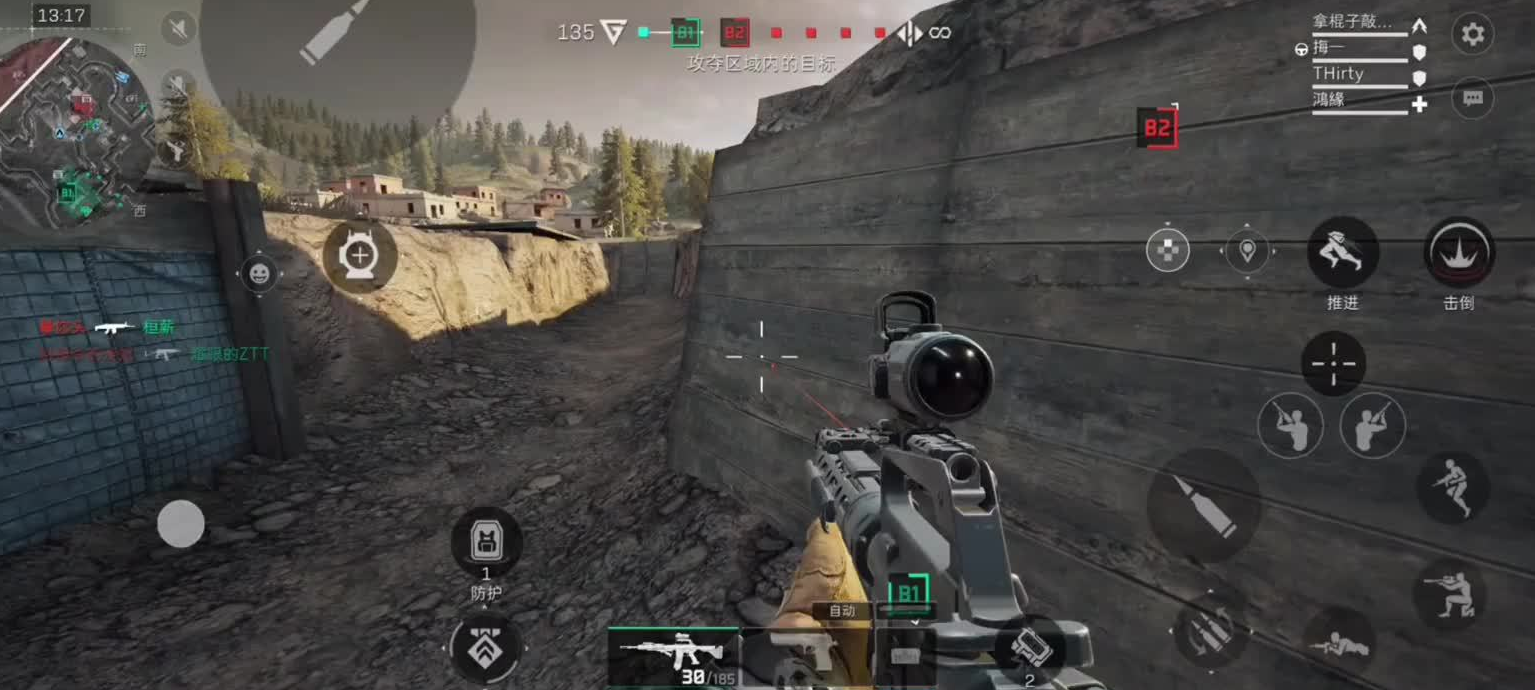Open the emoji smiley wheel
1535x690 pixels.
tap(259, 273)
